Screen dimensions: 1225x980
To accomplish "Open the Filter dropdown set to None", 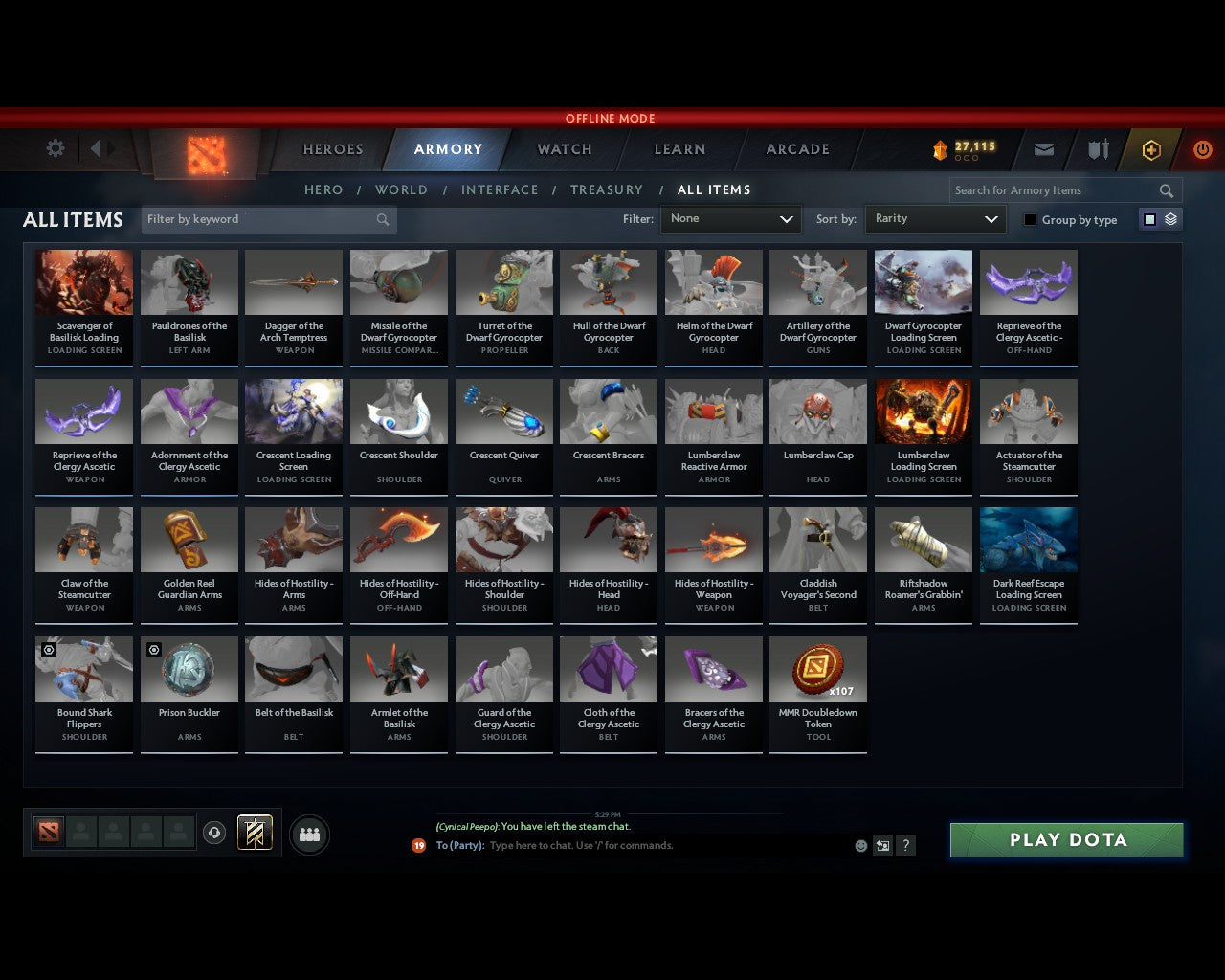I will pos(730,219).
